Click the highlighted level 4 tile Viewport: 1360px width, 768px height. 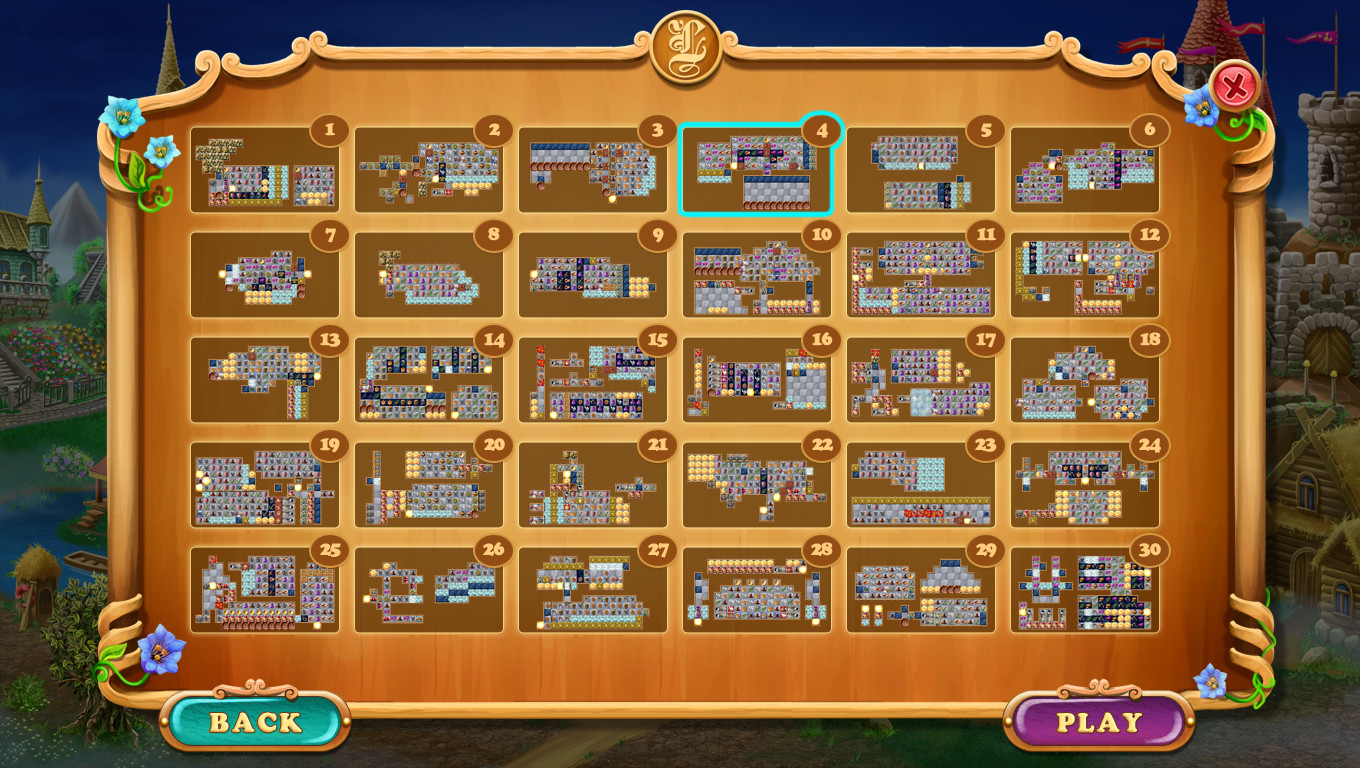click(x=757, y=172)
